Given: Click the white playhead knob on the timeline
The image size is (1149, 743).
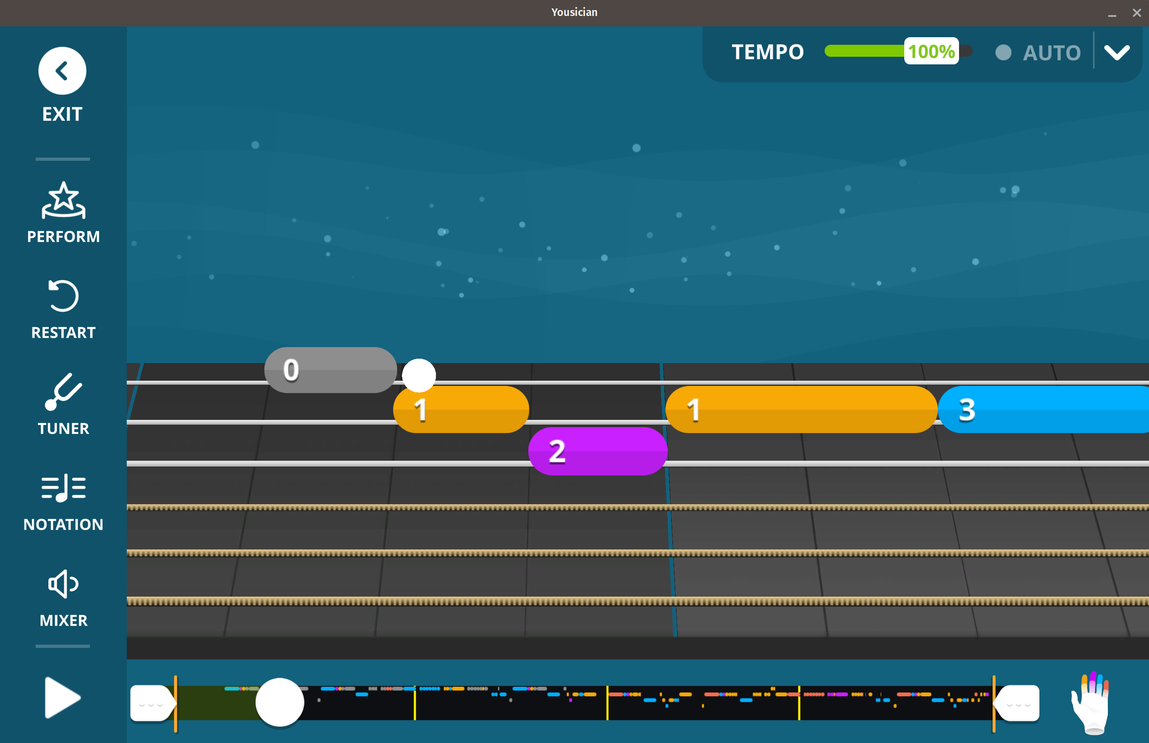Looking at the screenshot, I should point(280,702).
